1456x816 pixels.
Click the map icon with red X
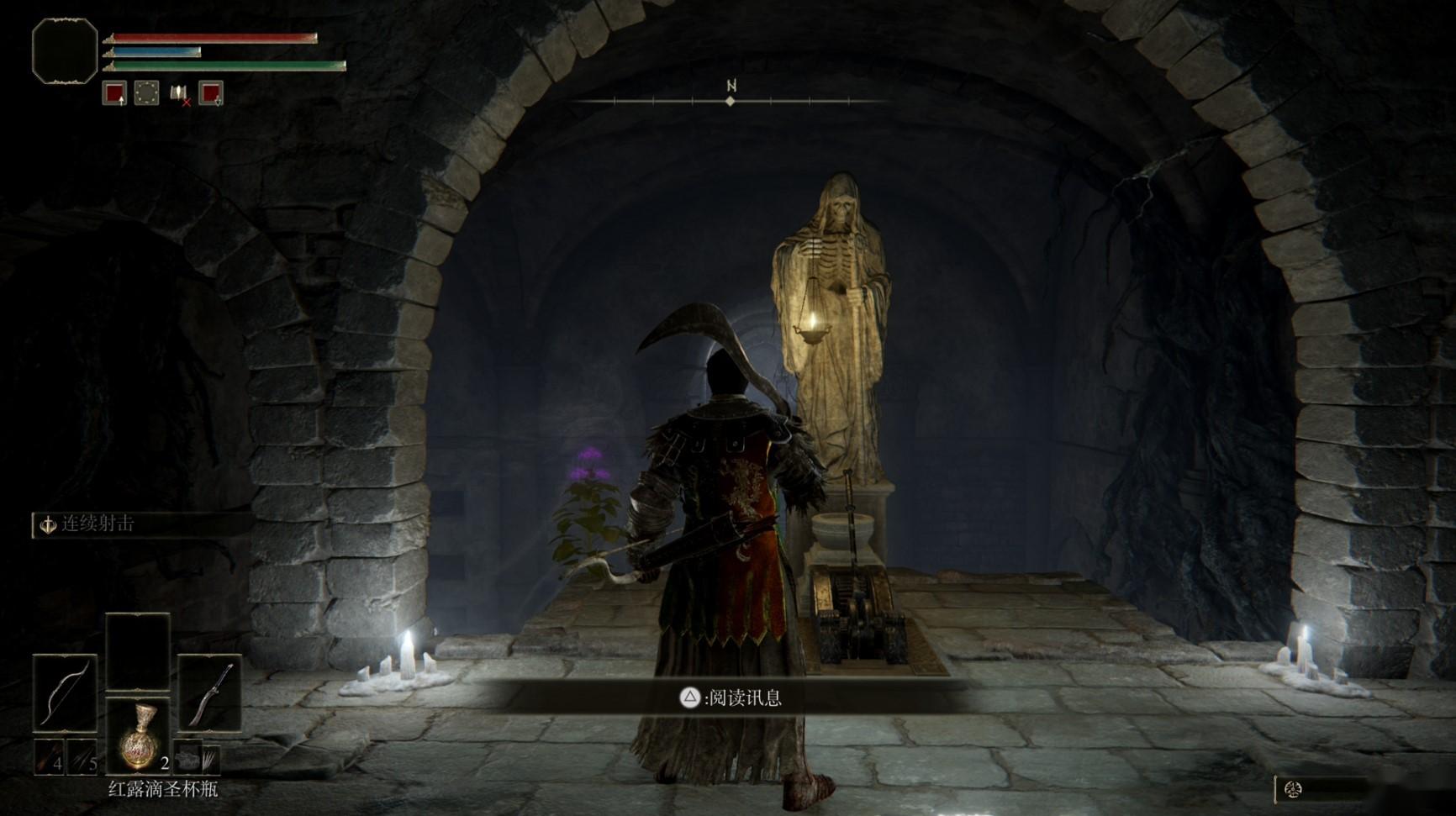pos(179,93)
